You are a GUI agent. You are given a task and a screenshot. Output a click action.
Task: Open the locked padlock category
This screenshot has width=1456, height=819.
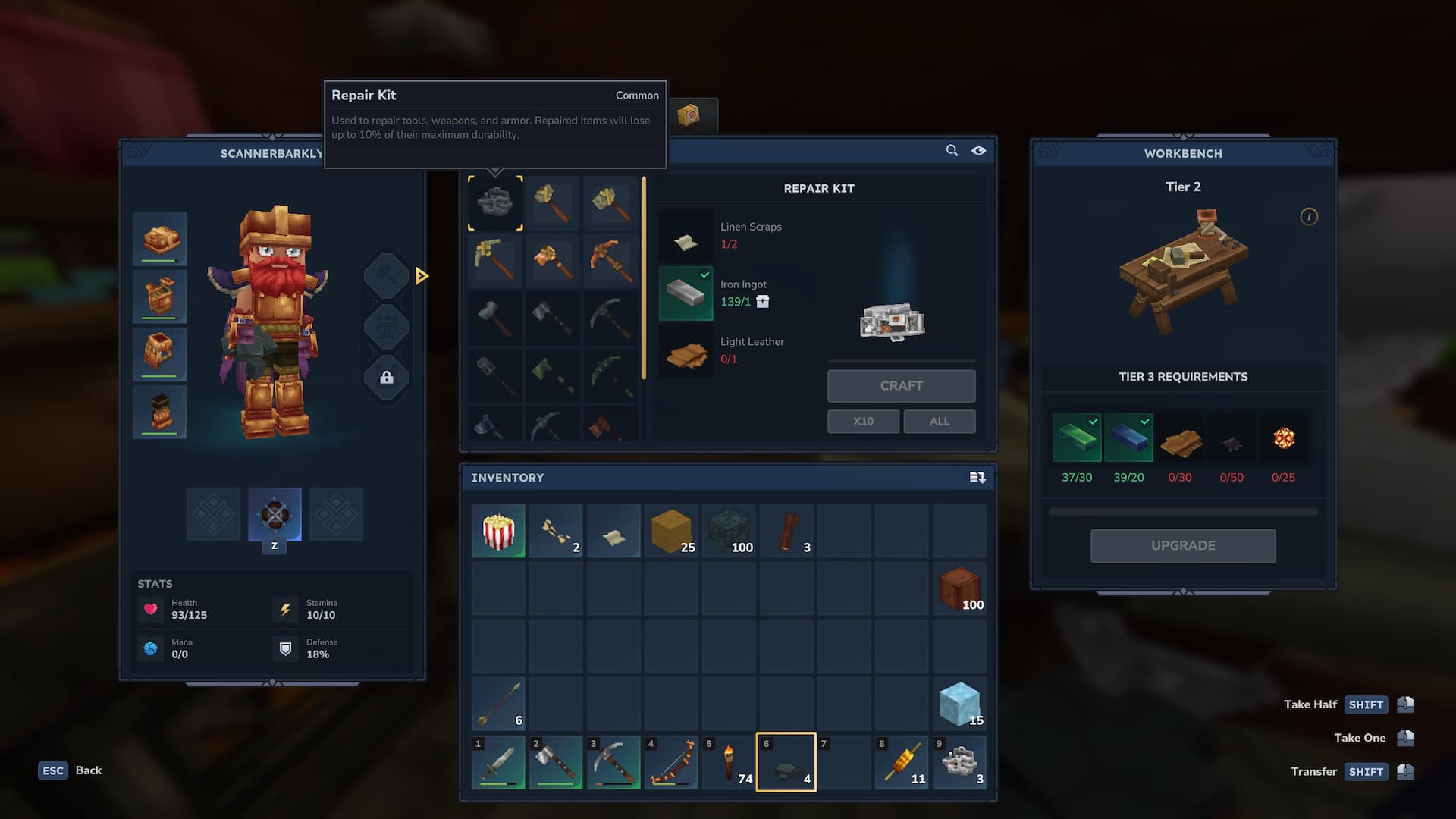(x=386, y=378)
